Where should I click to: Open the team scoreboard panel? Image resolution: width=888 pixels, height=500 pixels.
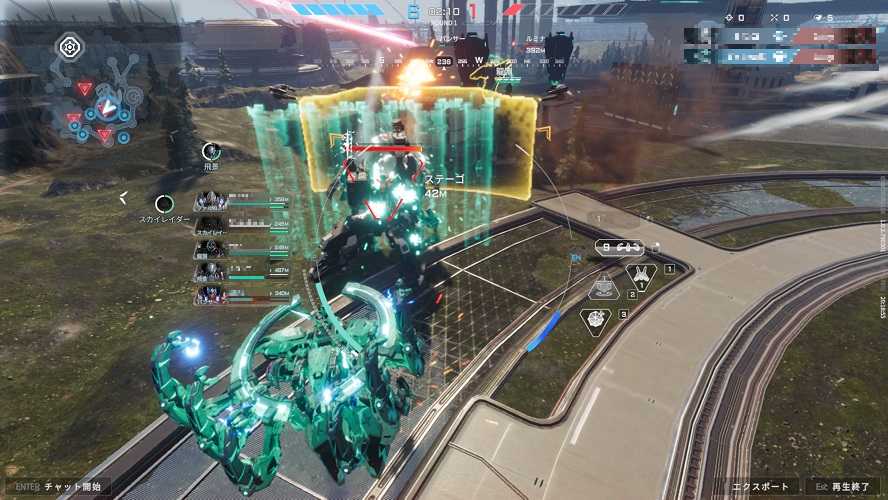[786, 44]
